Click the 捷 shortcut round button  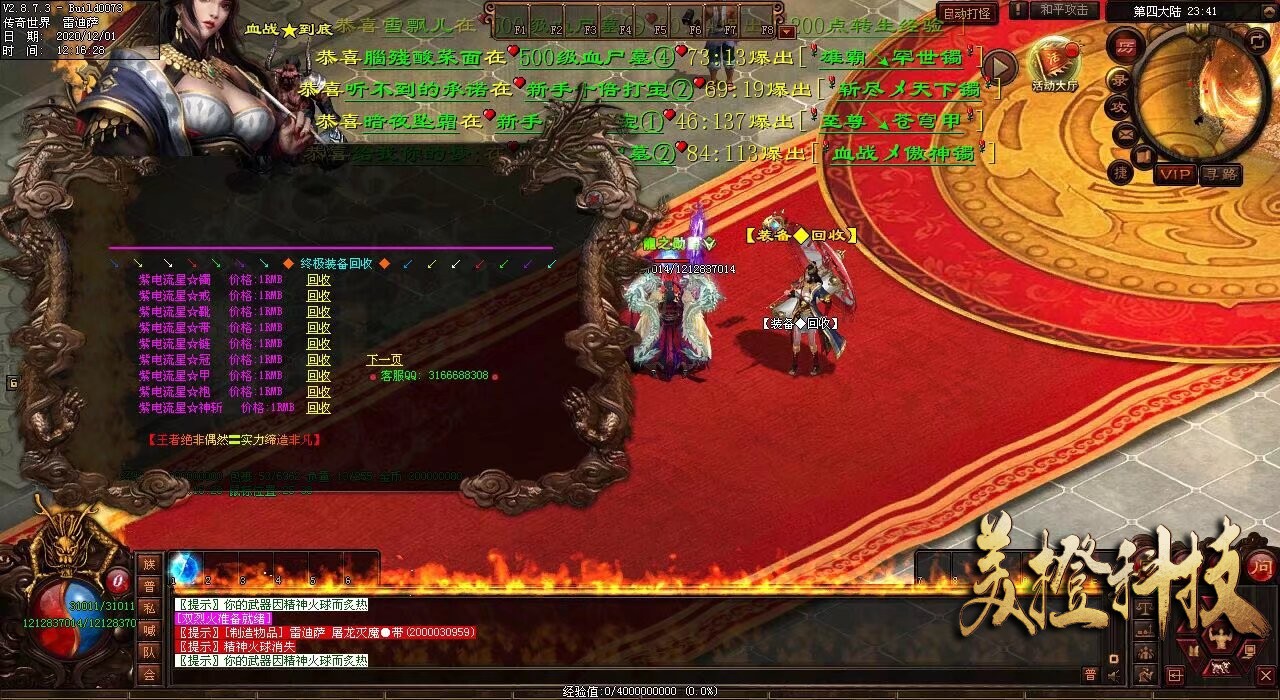click(x=1121, y=173)
